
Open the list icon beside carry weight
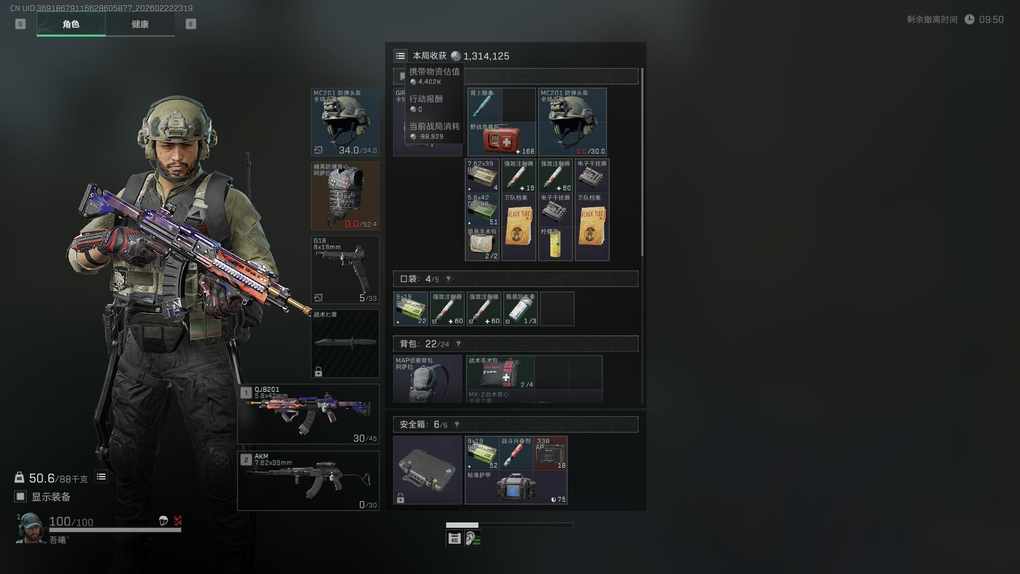(x=101, y=477)
